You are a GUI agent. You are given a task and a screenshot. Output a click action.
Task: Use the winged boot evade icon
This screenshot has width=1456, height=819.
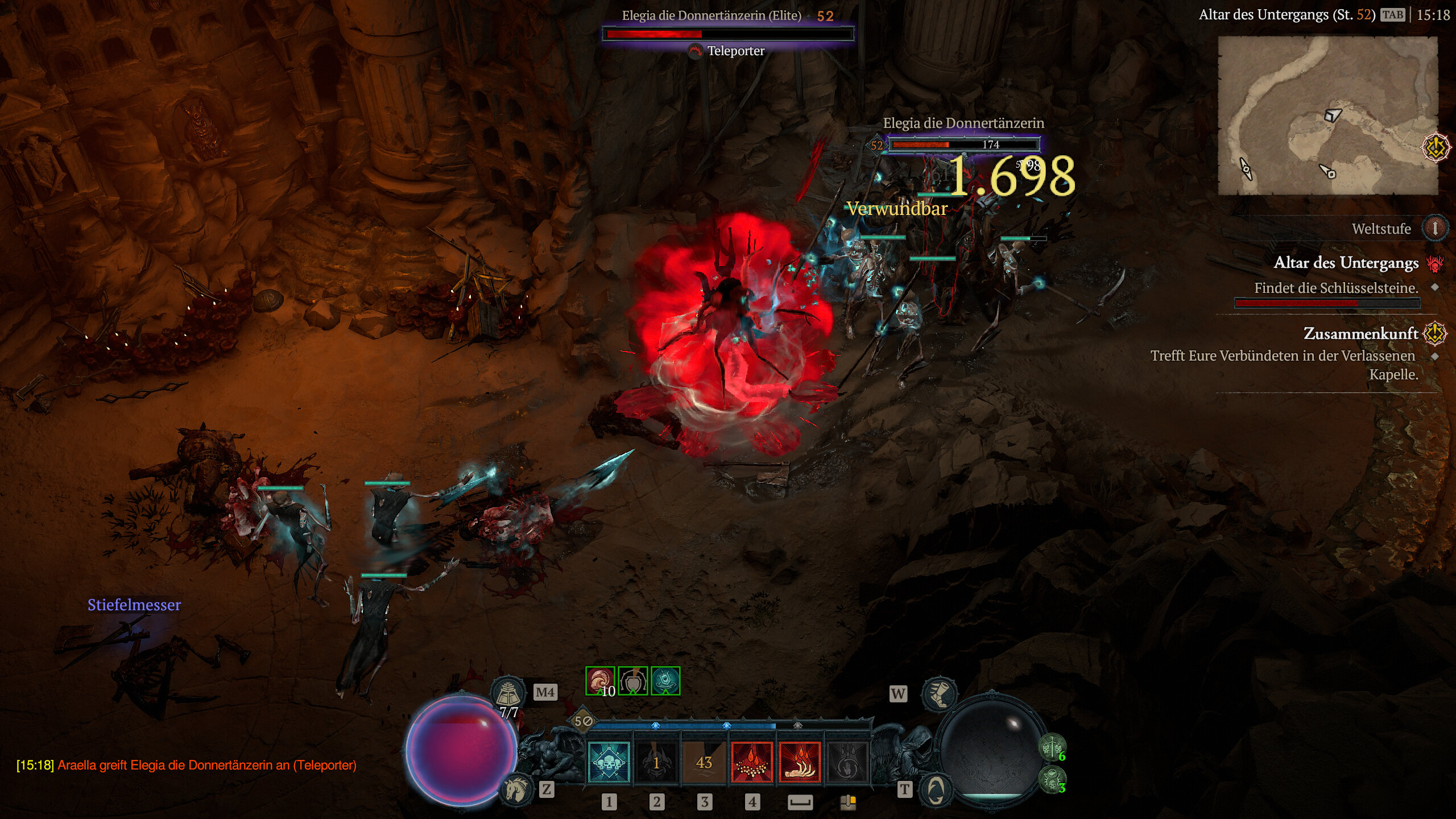coord(939,693)
